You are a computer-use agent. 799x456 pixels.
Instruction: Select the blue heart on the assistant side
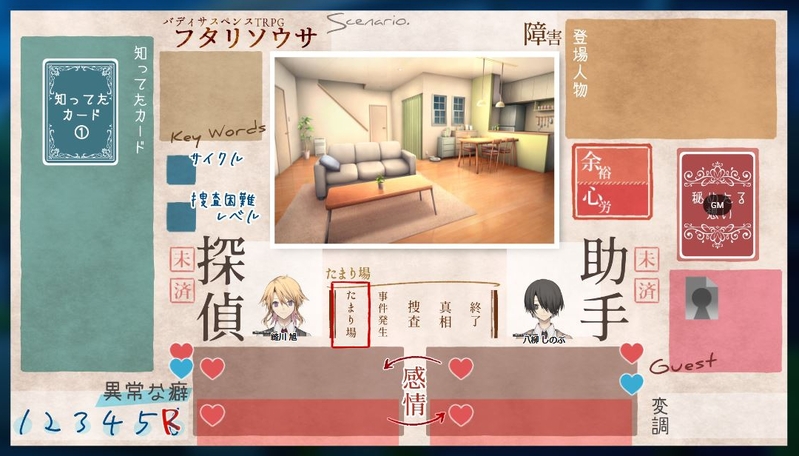coord(631,383)
